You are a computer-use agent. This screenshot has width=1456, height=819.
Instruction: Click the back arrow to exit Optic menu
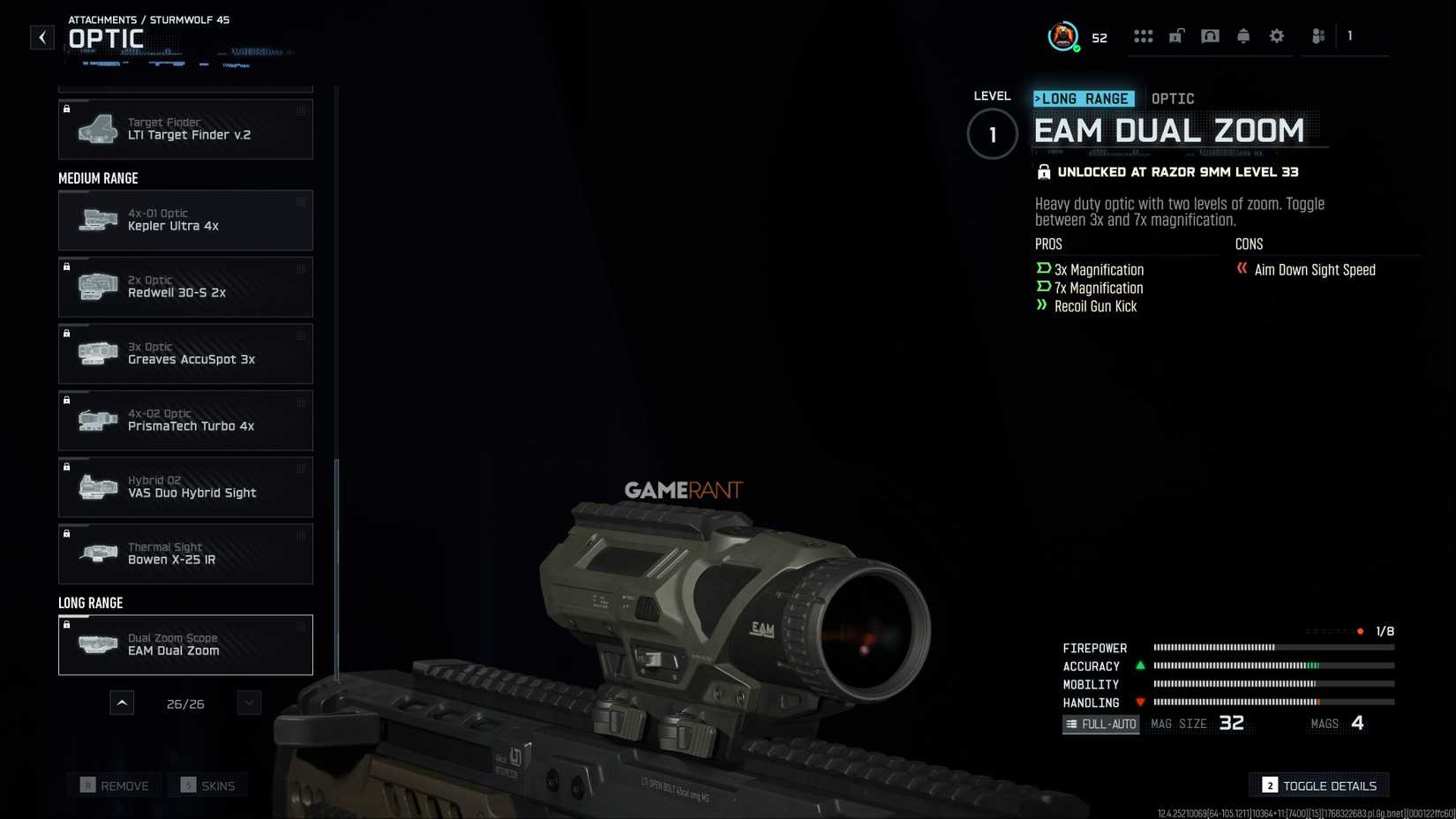point(41,37)
